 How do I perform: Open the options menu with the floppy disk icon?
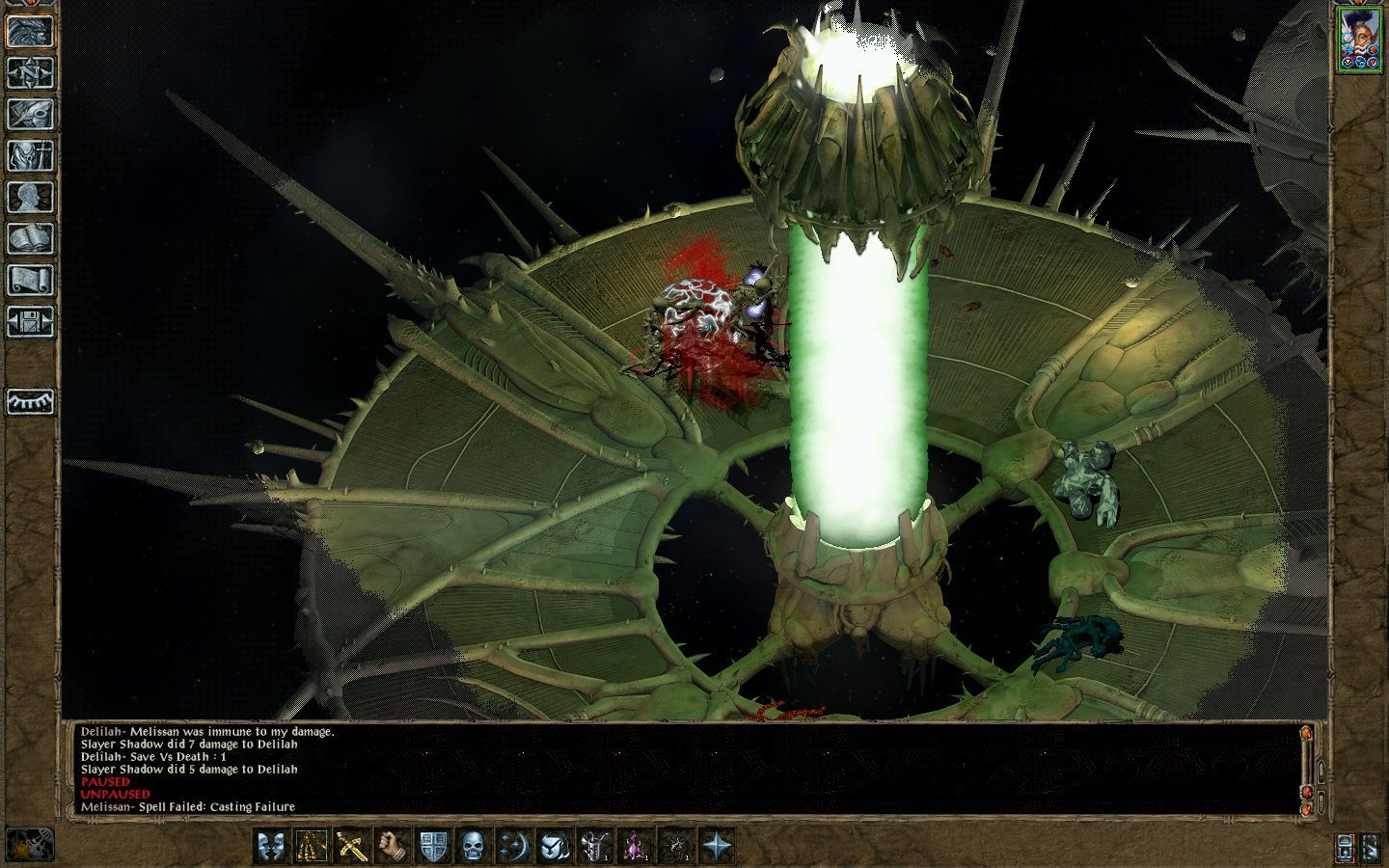[x=30, y=321]
